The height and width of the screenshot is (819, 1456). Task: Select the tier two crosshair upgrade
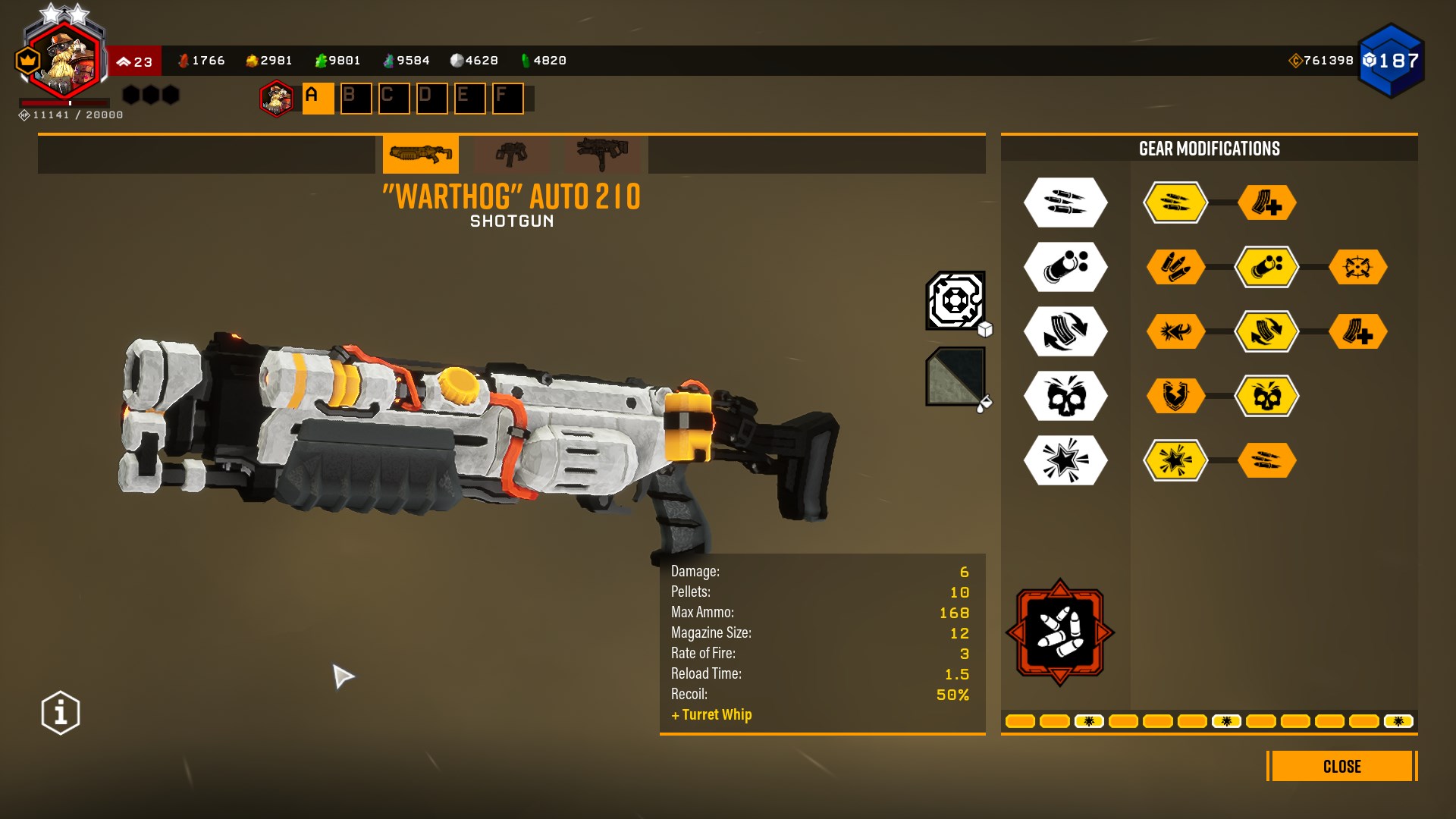[1357, 267]
